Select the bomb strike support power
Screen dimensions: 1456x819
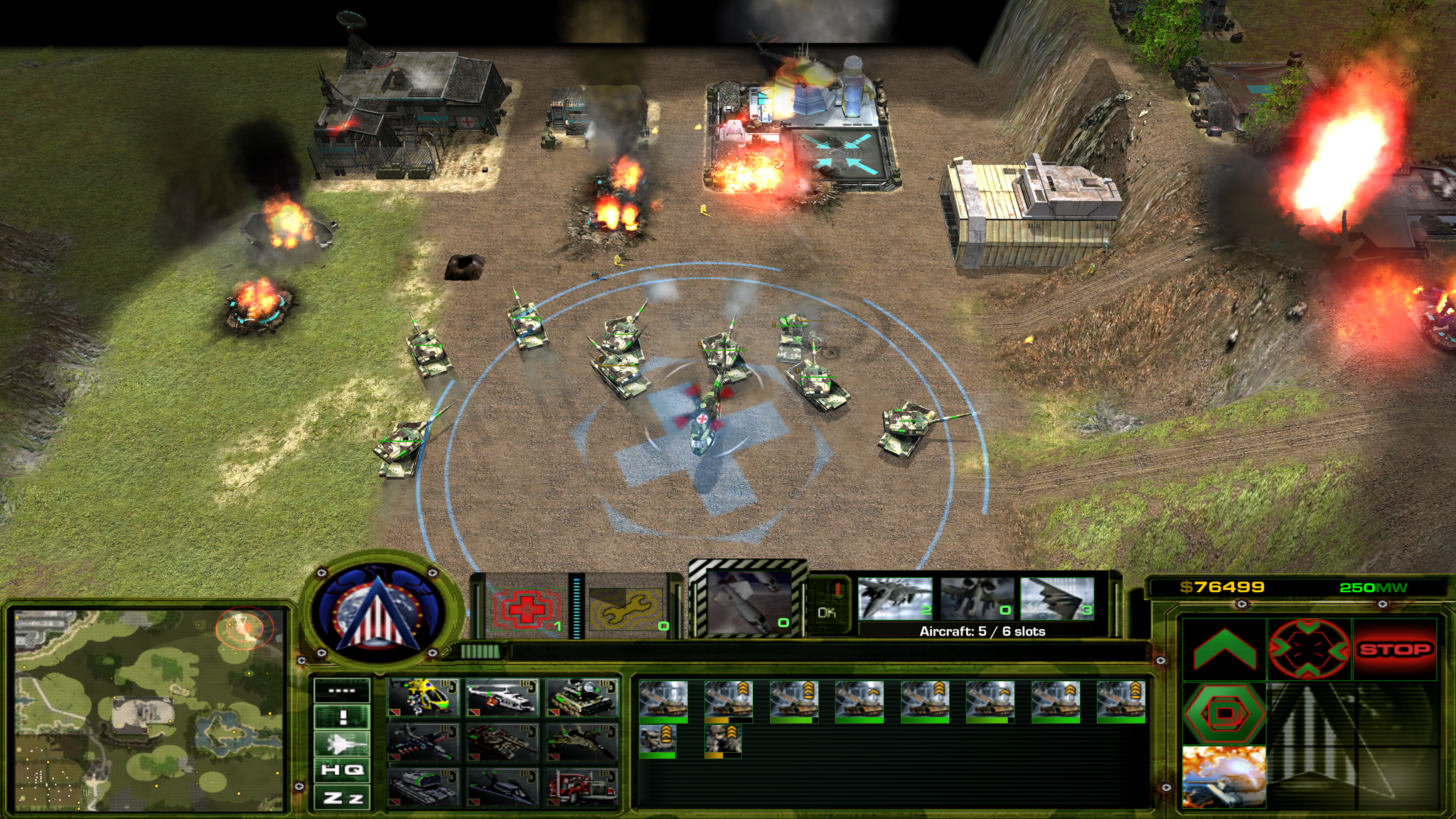click(x=749, y=603)
